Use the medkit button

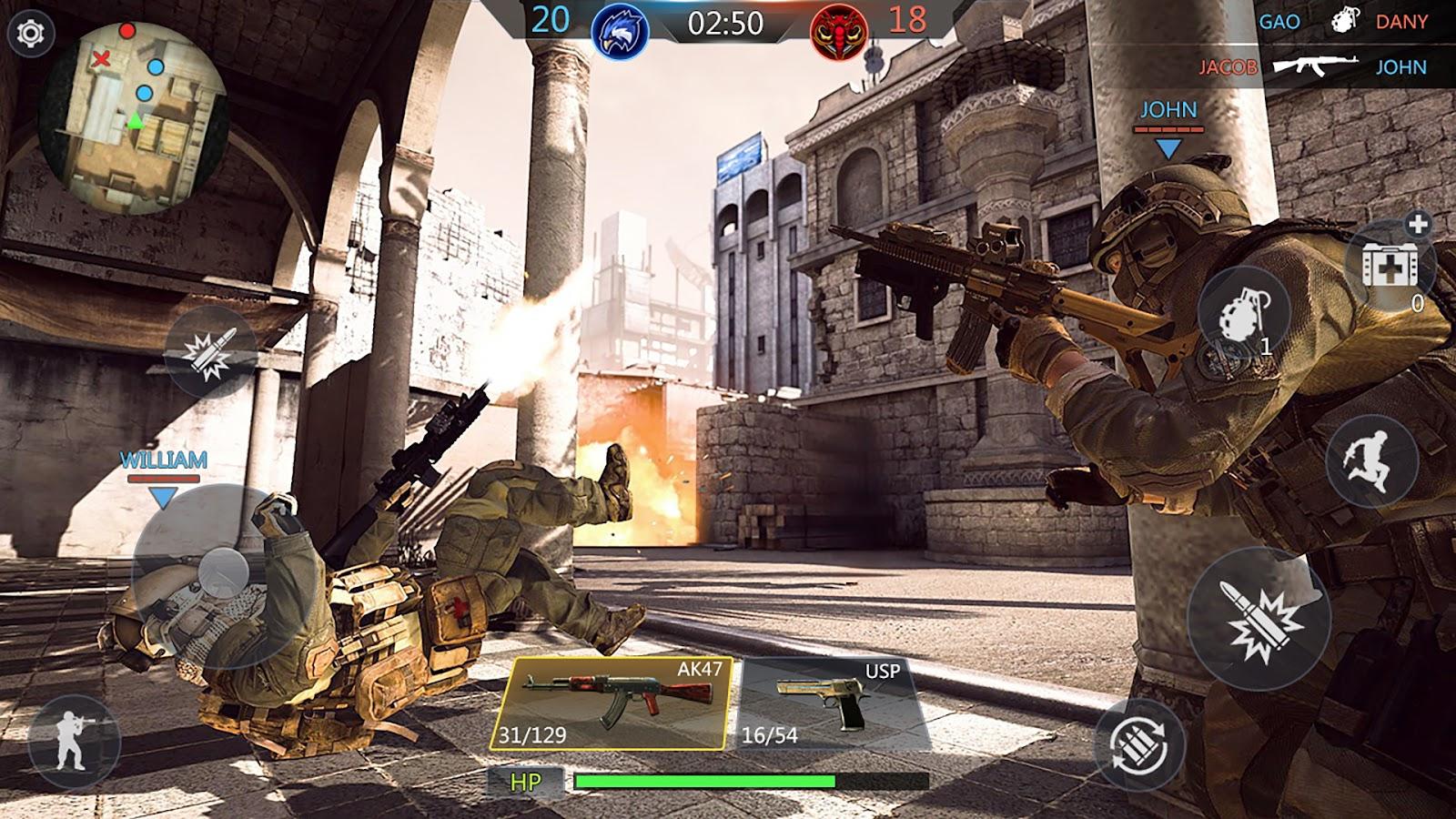[1390, 263]
